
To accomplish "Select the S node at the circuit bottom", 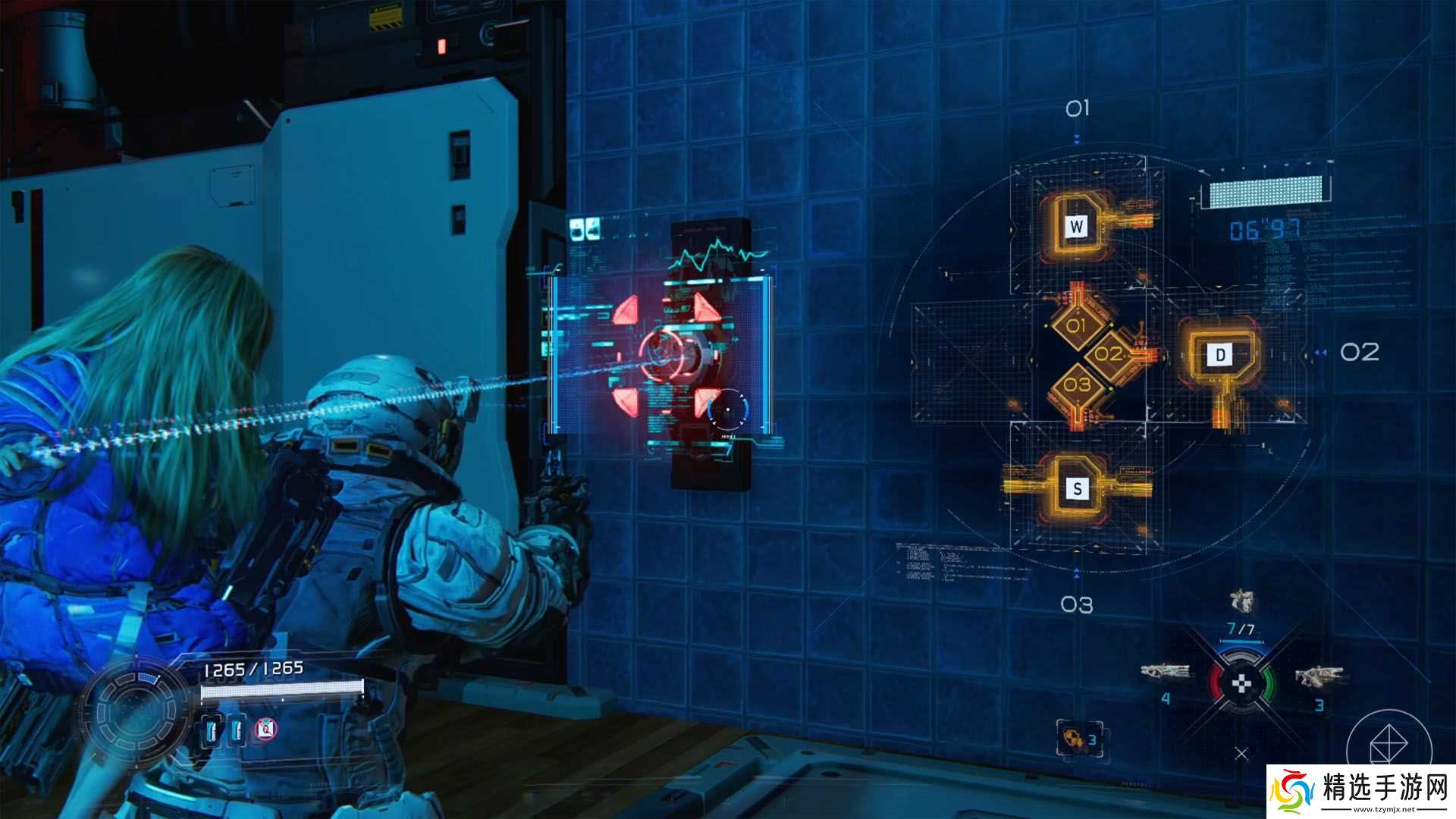I will point(1078,489).
